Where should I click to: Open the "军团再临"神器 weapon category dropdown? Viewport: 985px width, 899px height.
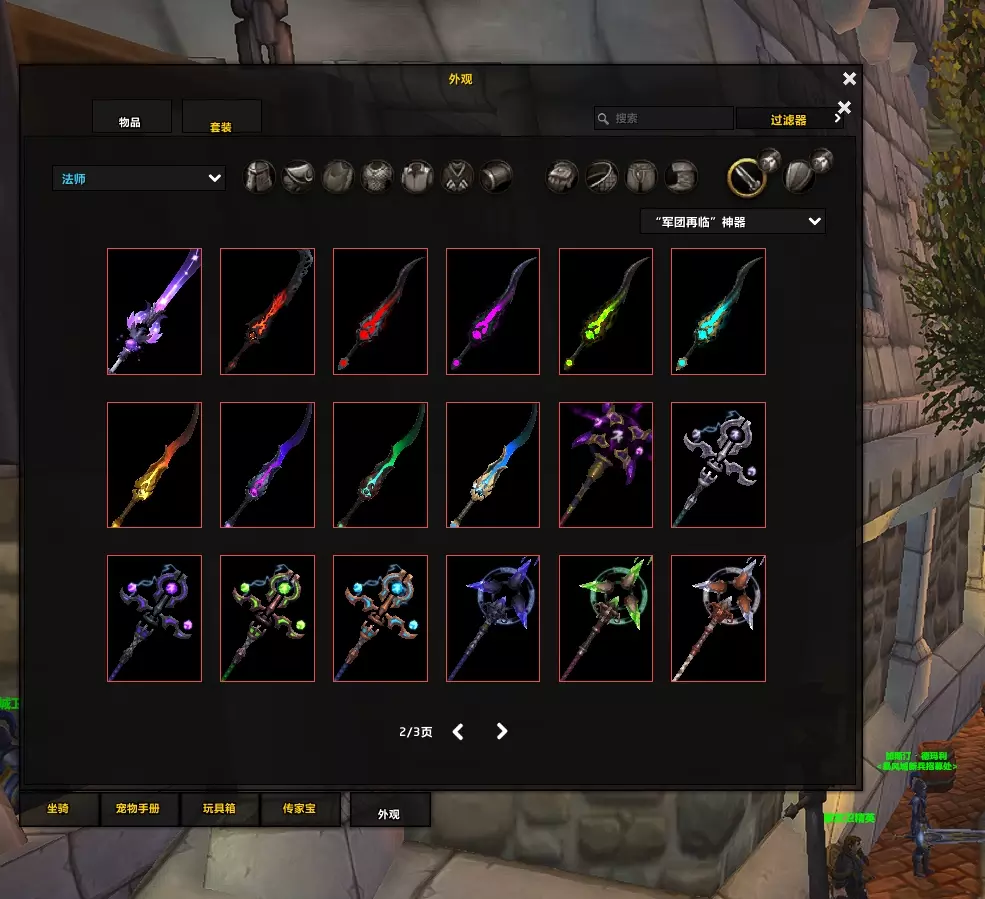click(x=732, y=221)
